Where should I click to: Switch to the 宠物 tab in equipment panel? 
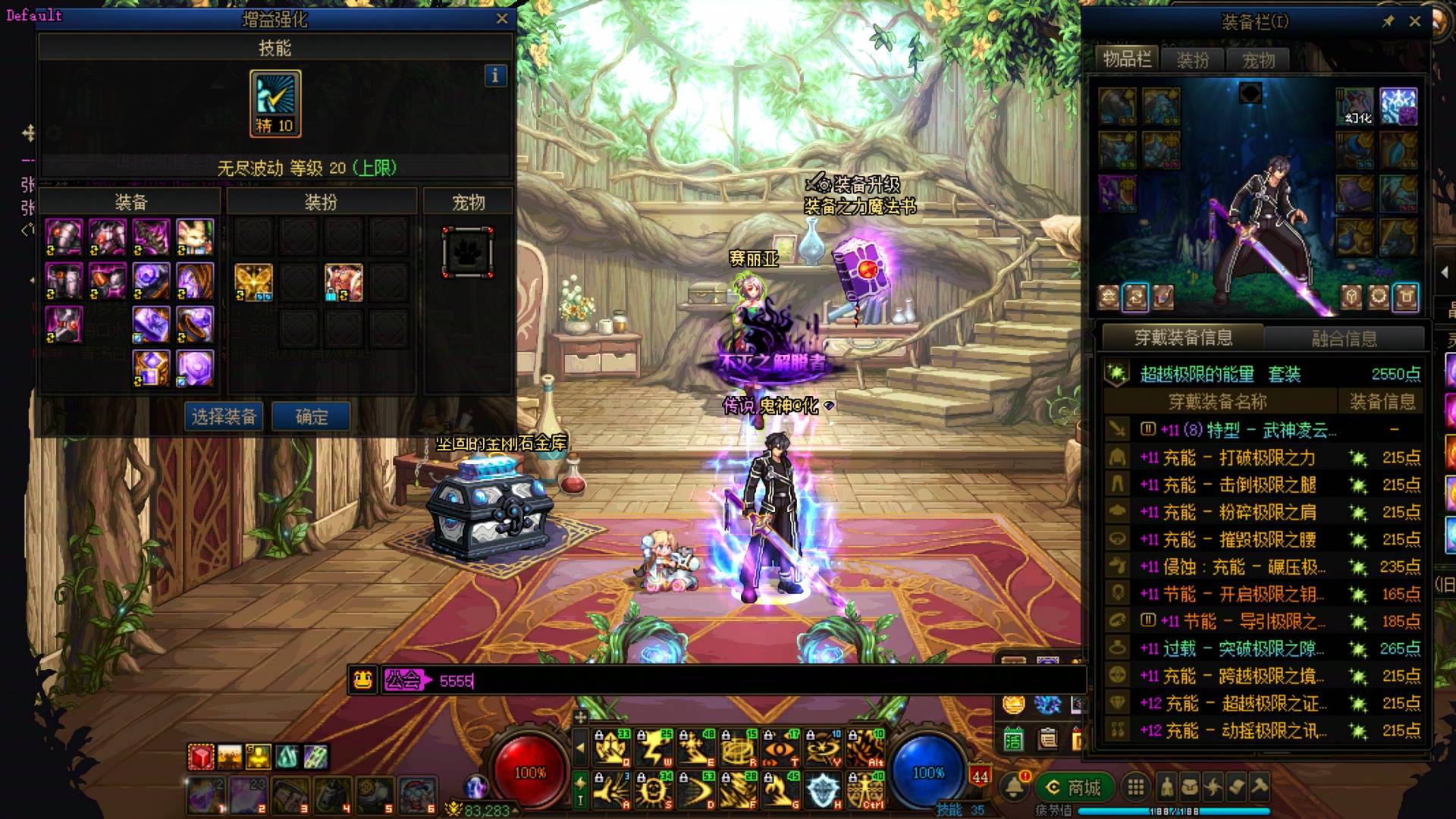[x=1258, y=60]
